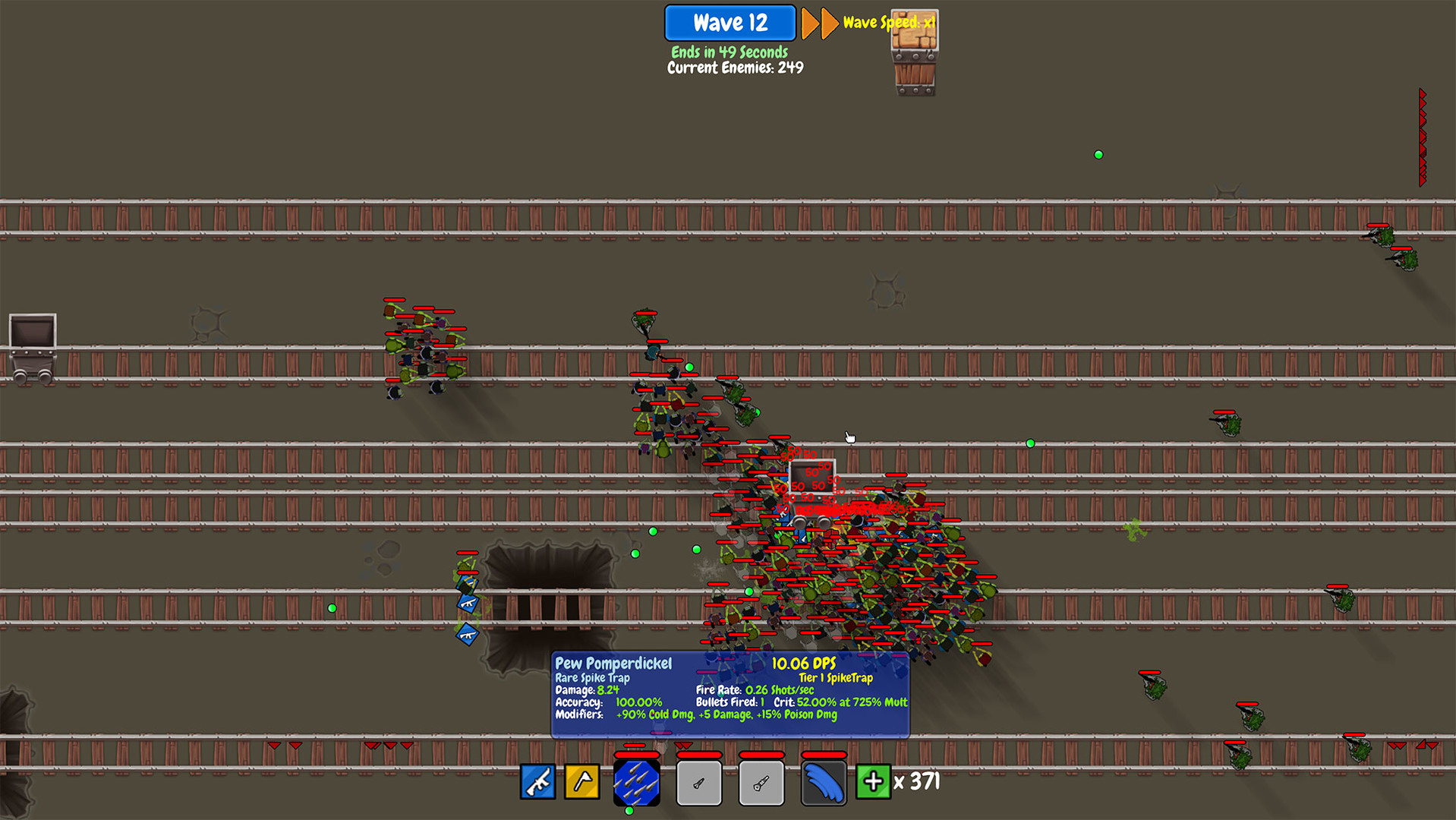Click the wooden barricade icon near Wave Speed

point(914,49)
